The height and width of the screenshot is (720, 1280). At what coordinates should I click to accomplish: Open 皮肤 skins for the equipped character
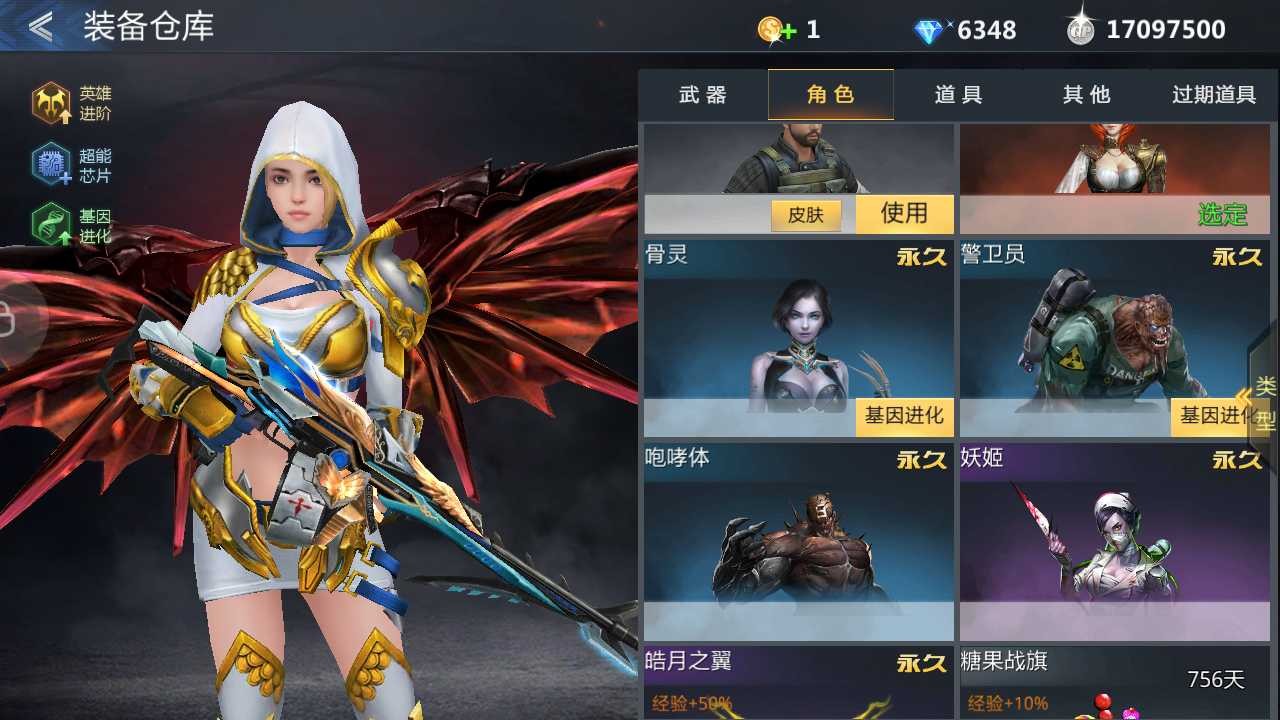click(806, 214)
